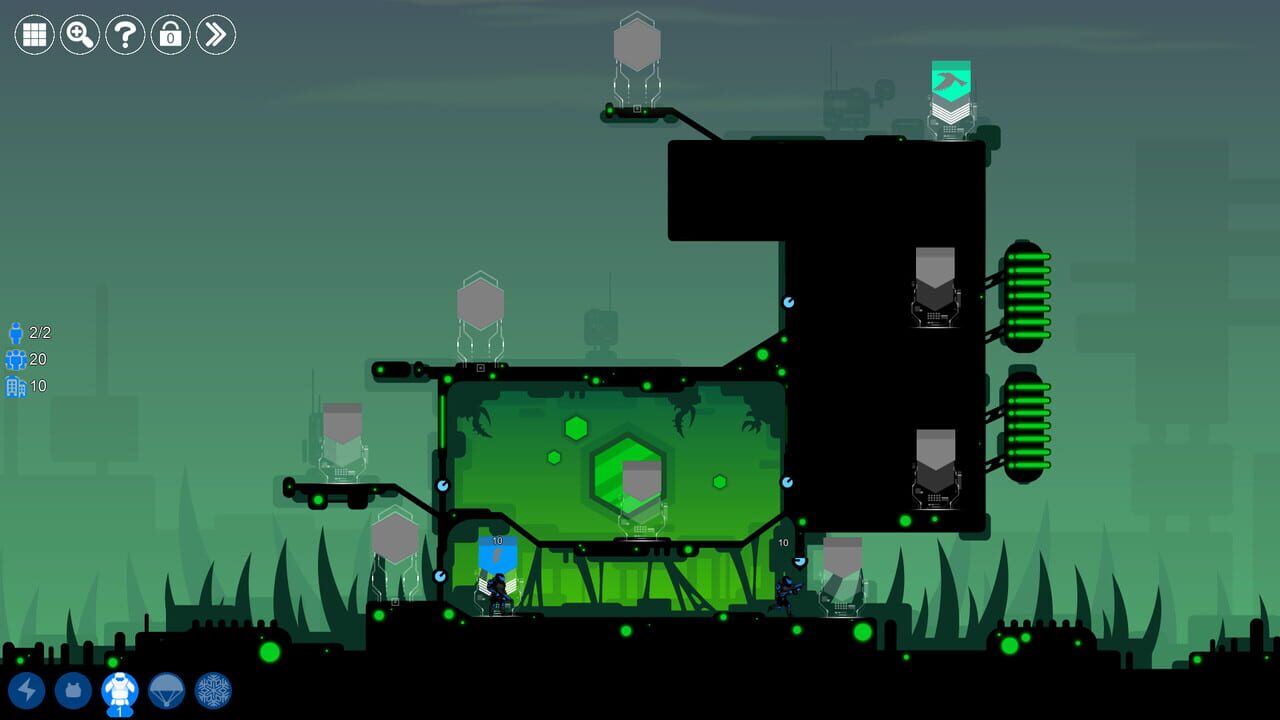Select the highlighted exosuit unit with count 1

[x=118, y=690]
